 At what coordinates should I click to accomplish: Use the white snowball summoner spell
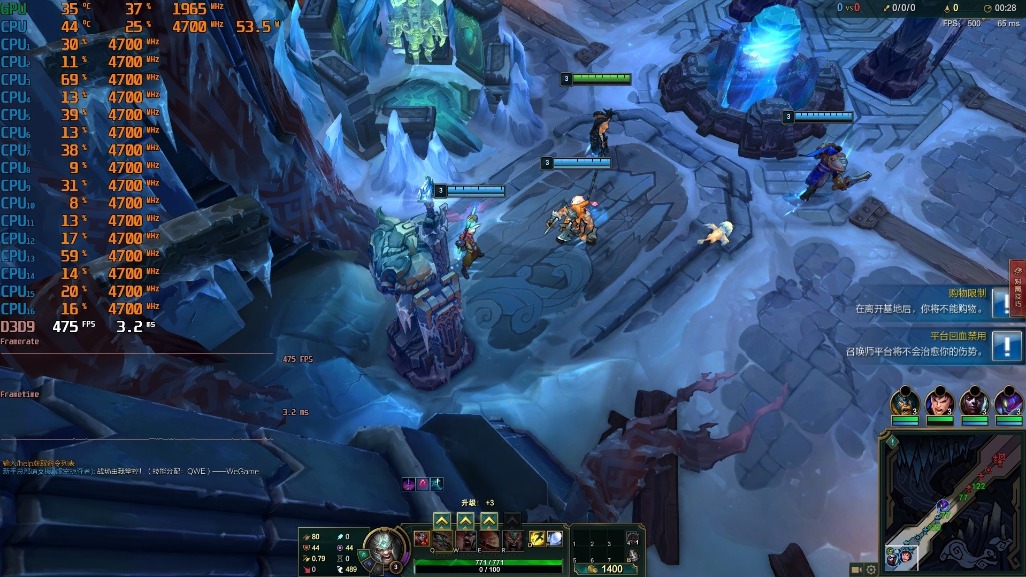pos(554,539)
